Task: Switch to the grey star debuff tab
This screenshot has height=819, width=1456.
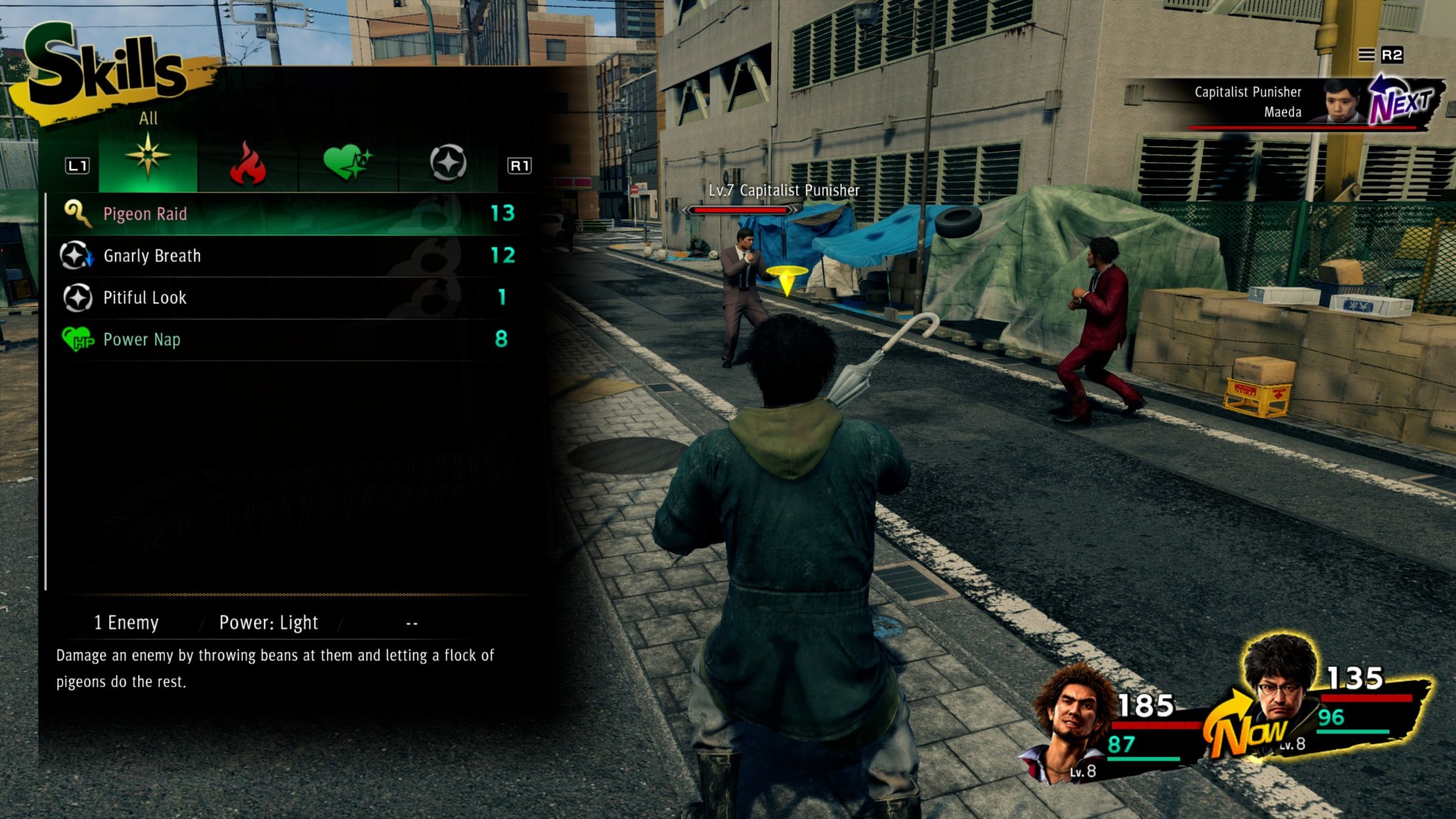Action: pyautogui.click(x=447, y=163)
